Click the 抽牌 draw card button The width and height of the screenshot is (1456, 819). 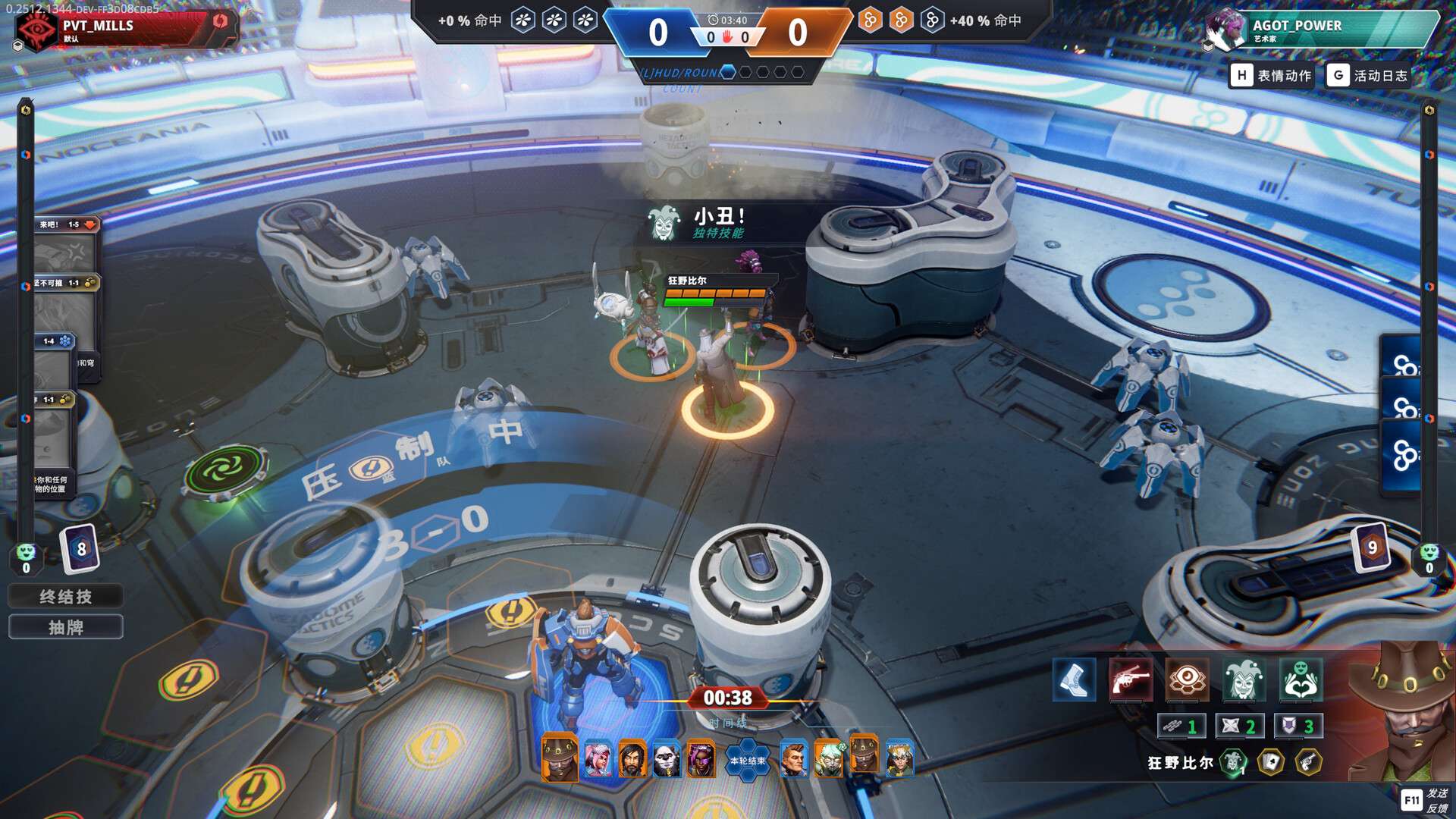point(65,627)
